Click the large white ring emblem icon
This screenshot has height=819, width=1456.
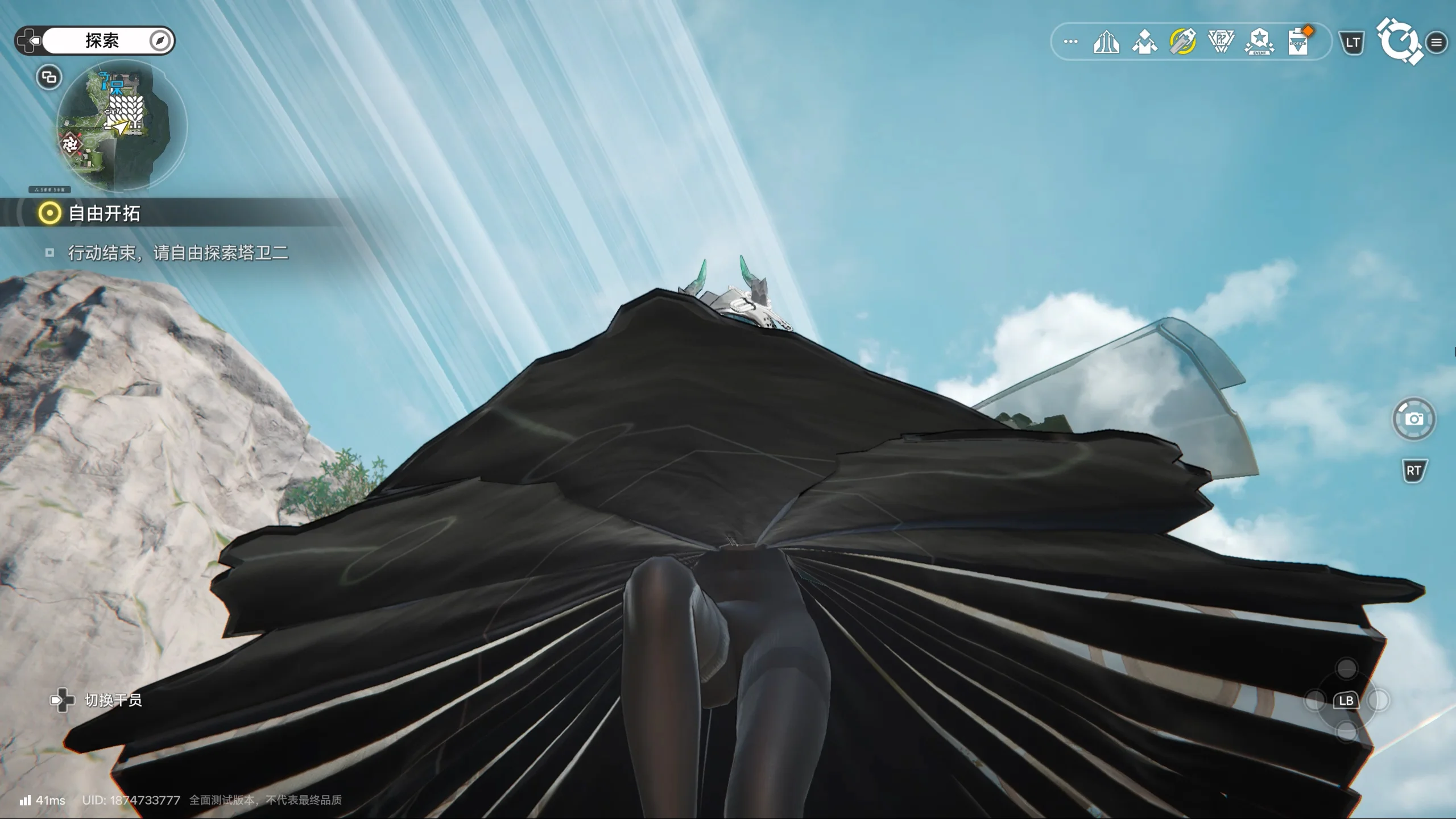click(x=1398, y=40)
